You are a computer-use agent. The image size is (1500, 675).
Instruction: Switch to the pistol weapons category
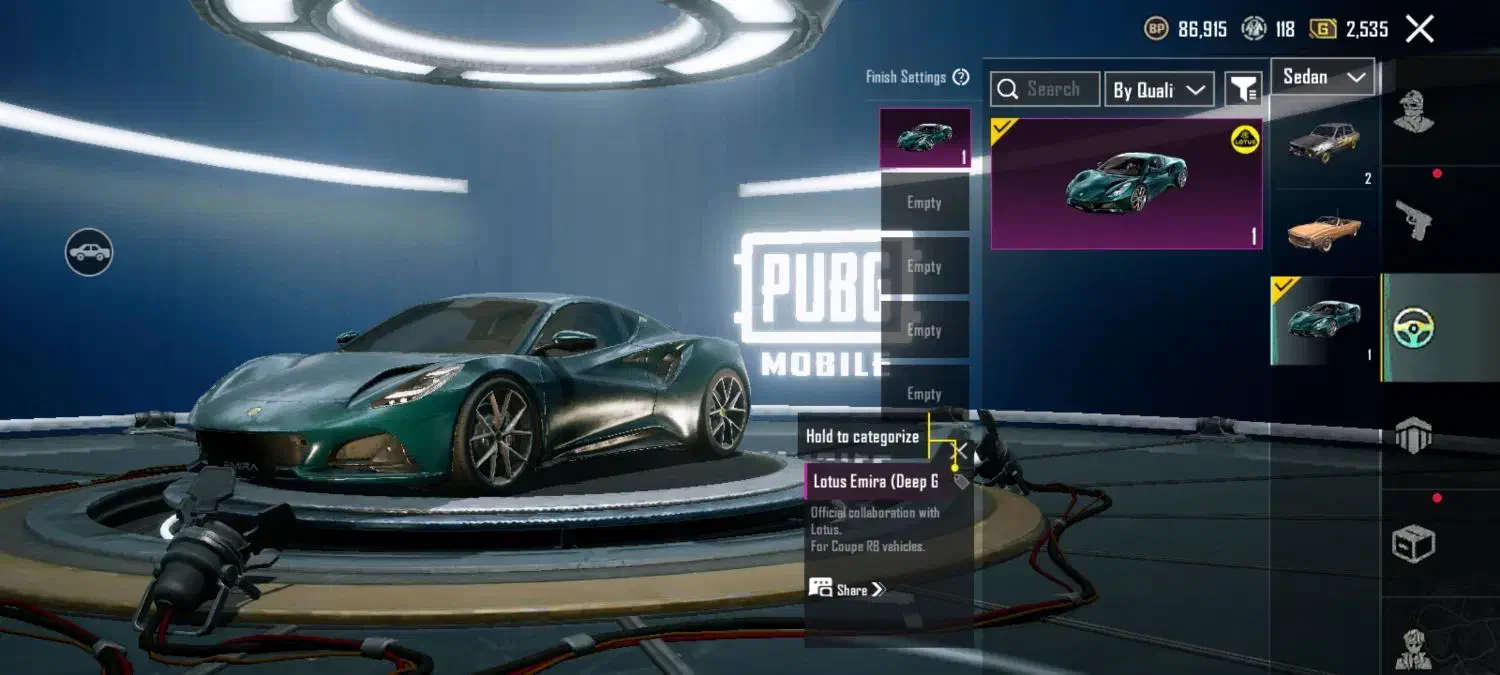[1414, 219]
